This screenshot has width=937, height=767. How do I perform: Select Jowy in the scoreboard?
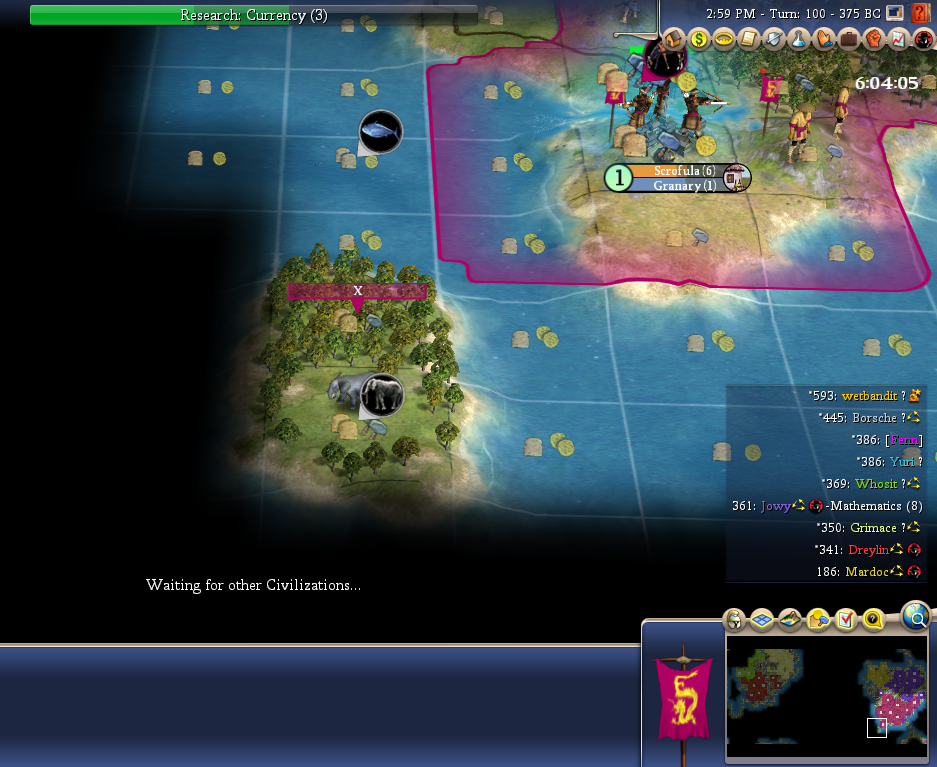[x=775, y=506]
